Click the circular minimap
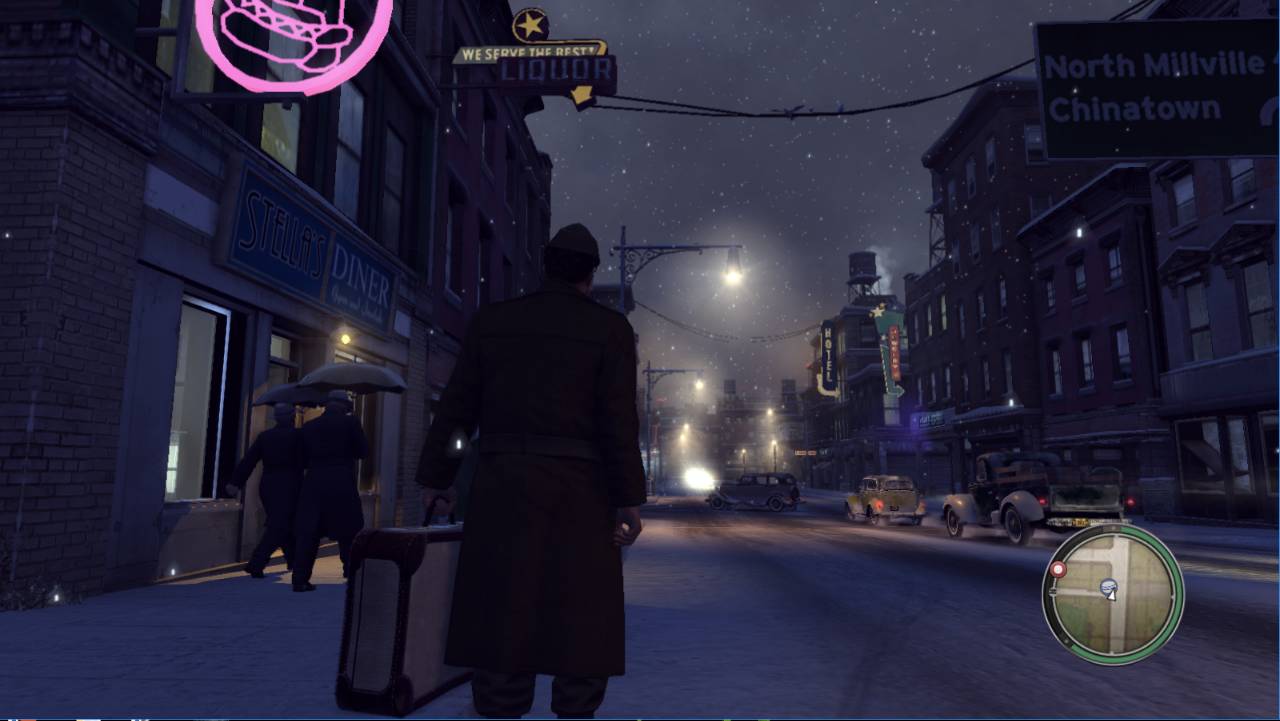The height and width of the screenshot is (721, 1280). tap(1113, 594)
